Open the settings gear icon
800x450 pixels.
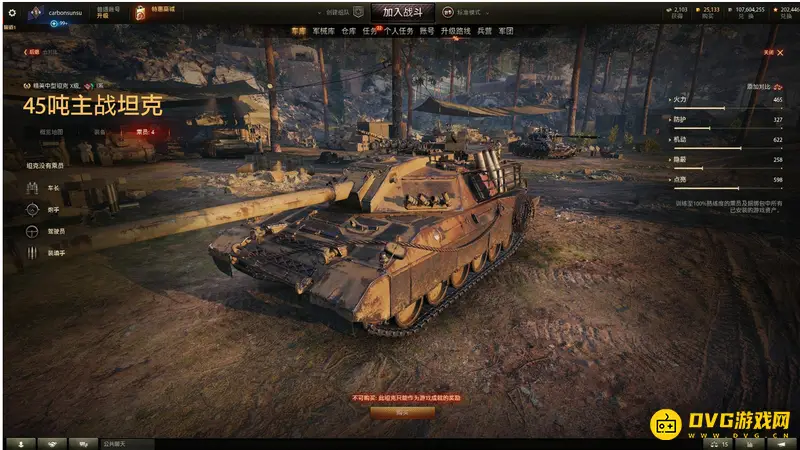click(x=10, y=10)
